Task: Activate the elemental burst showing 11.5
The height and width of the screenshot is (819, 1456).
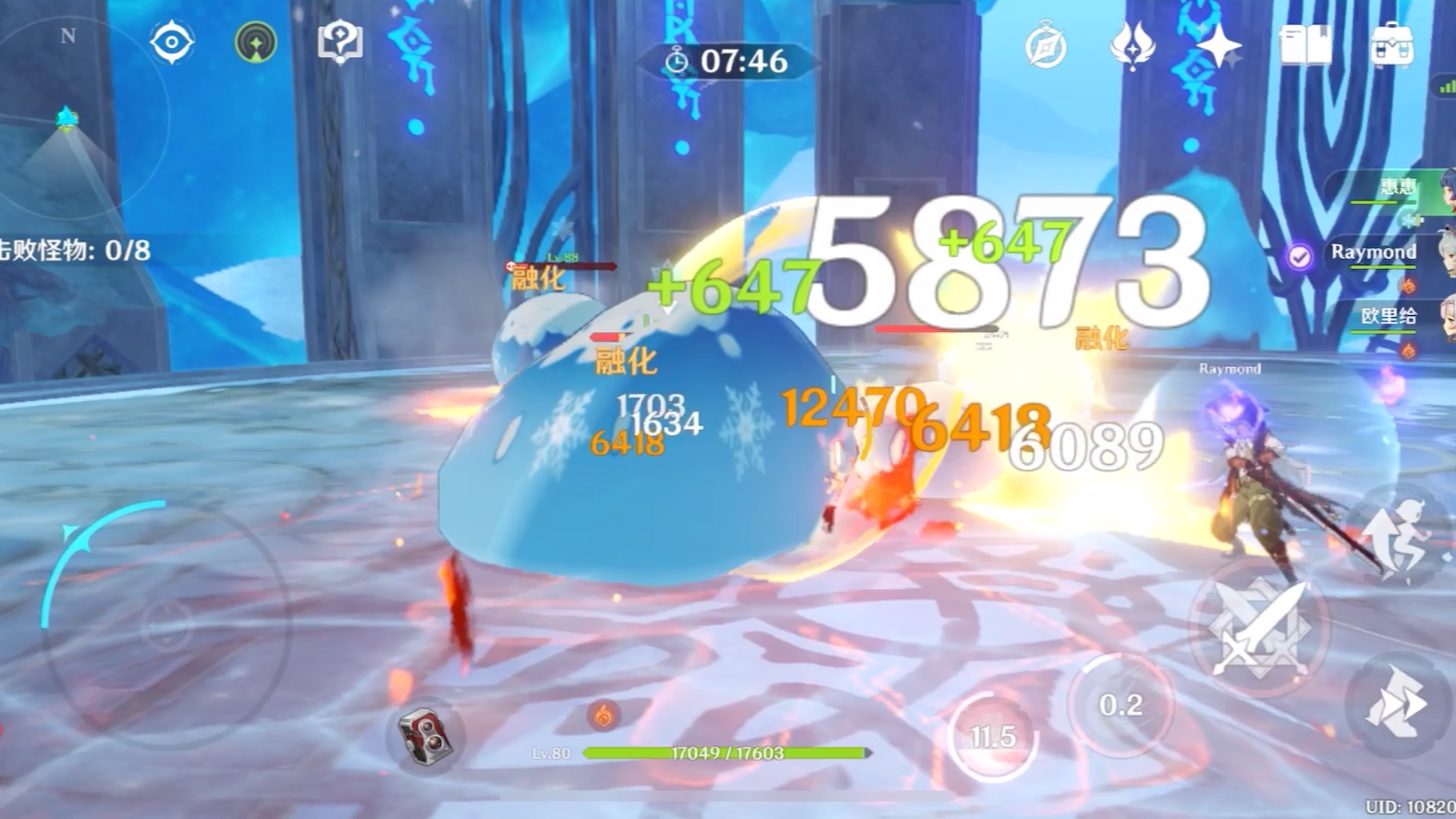Action: (x=993, y=737)
